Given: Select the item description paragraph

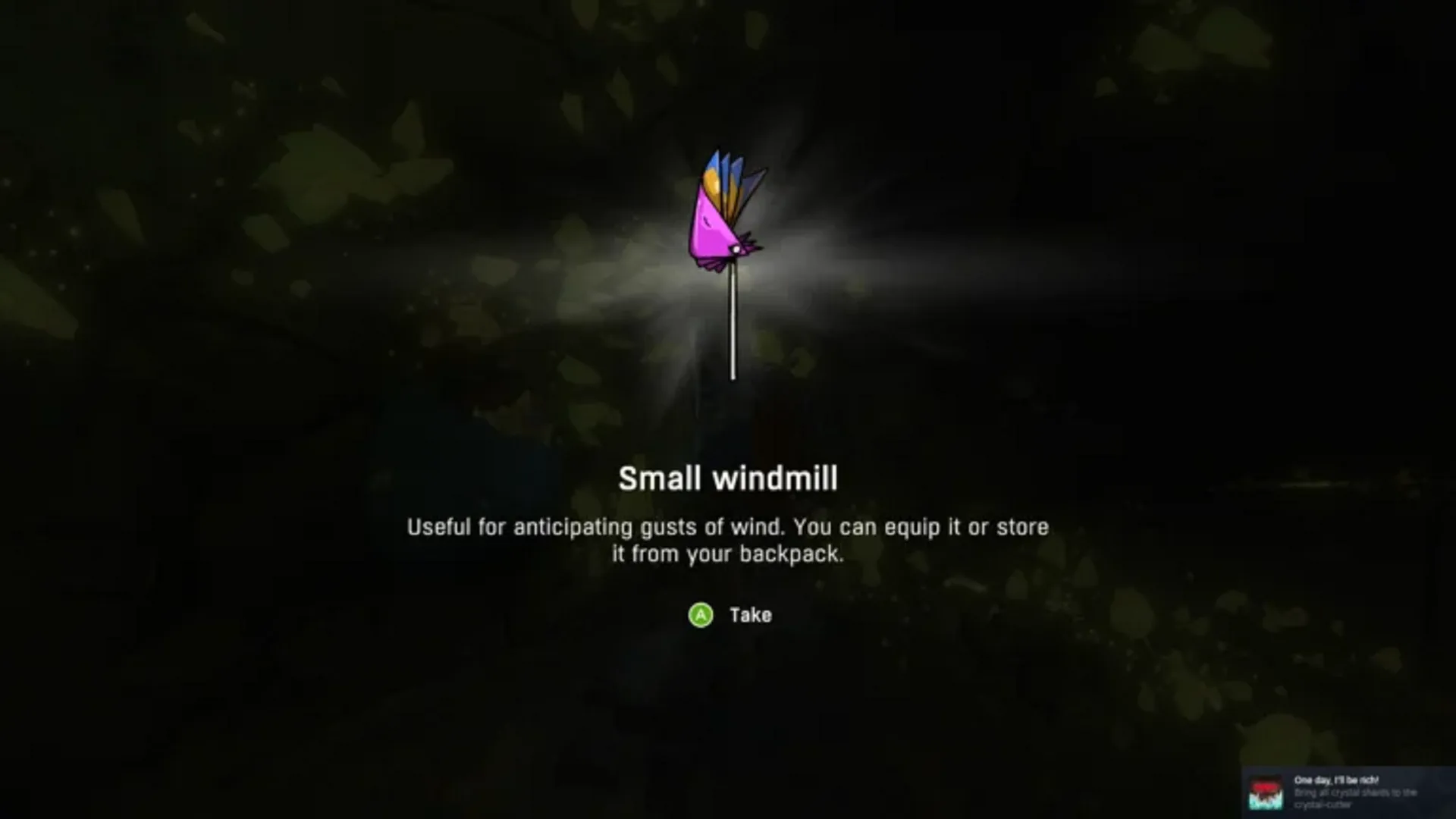Looking at the screenshot, I should [728, 540].
